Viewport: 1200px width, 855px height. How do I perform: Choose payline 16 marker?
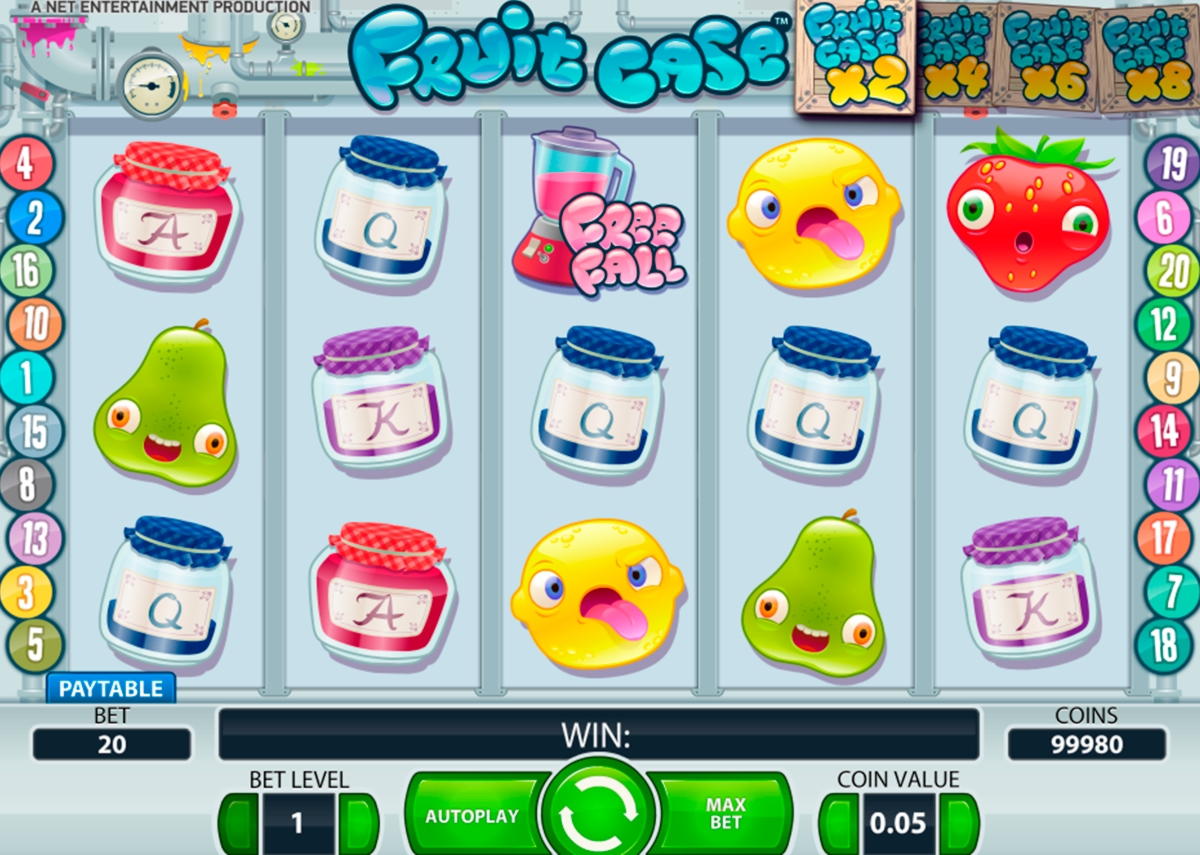click(27, 271)
